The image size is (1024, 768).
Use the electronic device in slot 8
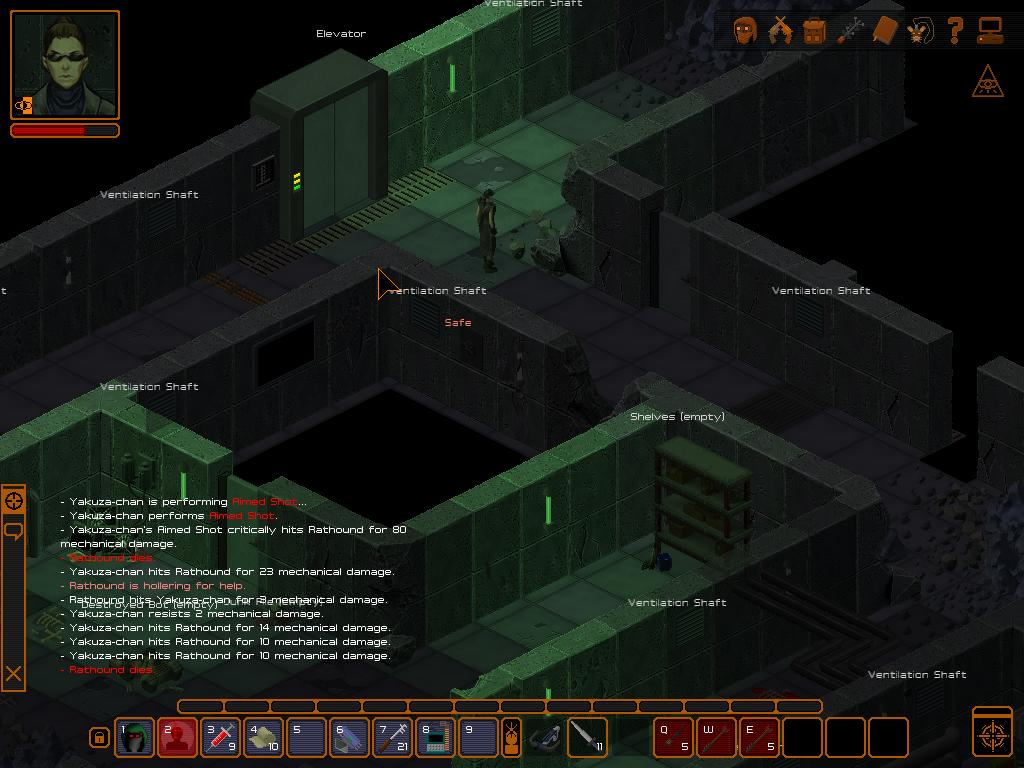[435, 738]
